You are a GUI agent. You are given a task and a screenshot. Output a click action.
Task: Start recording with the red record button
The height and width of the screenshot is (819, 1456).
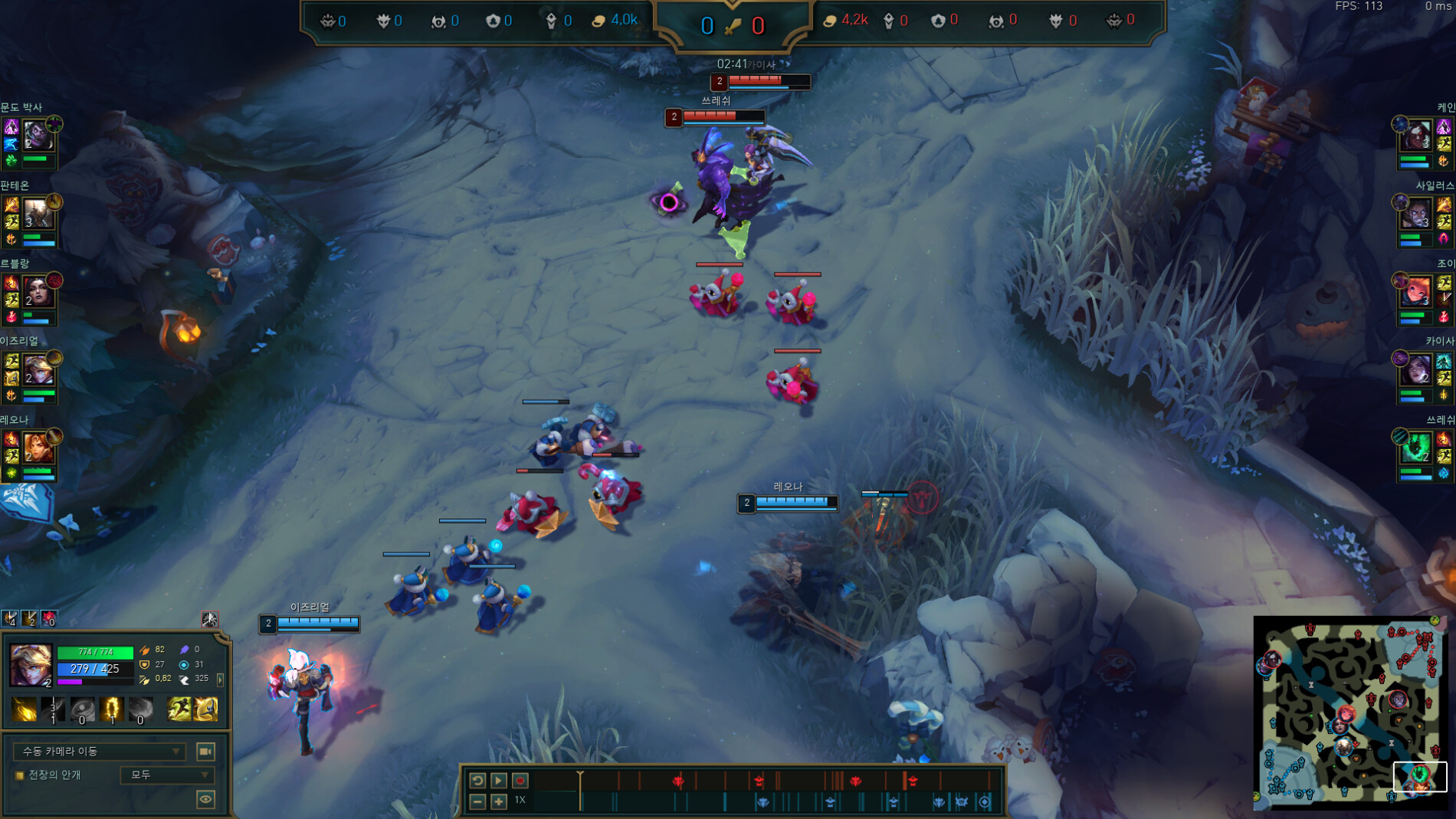(x=520, y=780)
